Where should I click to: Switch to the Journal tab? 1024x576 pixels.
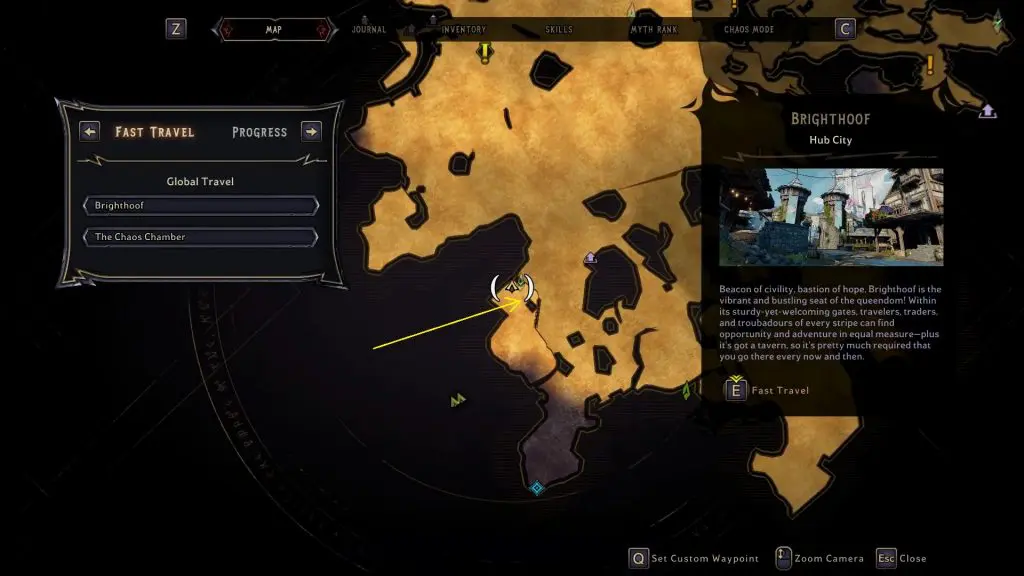(x=369, y=29)
